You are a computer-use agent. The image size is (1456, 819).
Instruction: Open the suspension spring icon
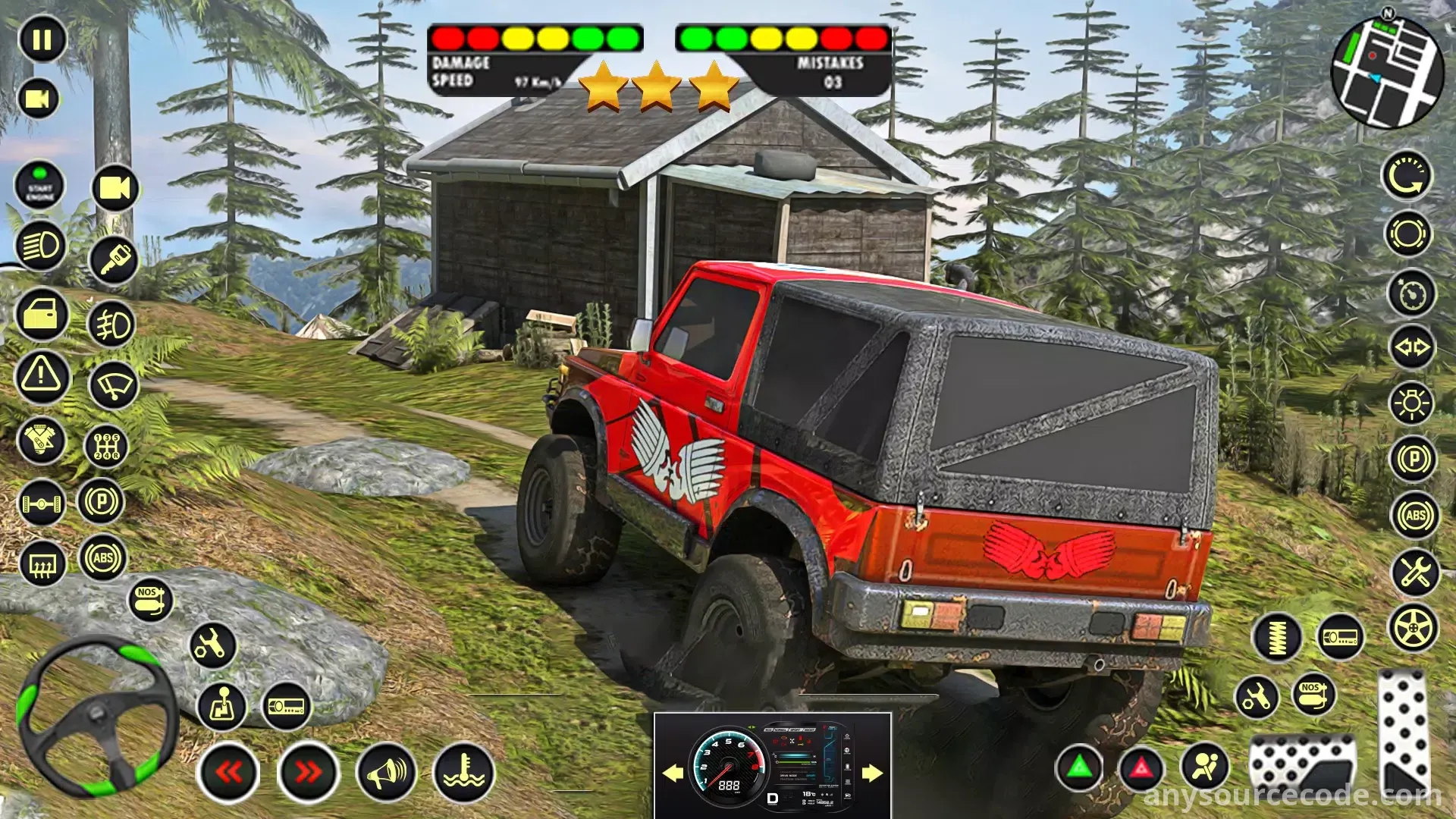click(x=1278, y=637)
